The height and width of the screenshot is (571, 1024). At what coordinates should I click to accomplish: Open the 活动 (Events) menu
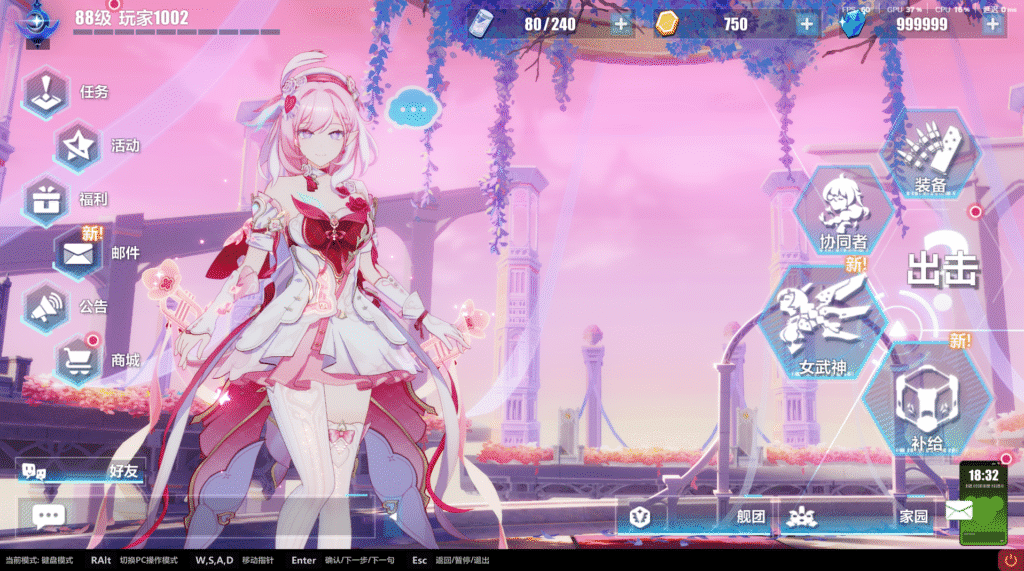(78, 146)
